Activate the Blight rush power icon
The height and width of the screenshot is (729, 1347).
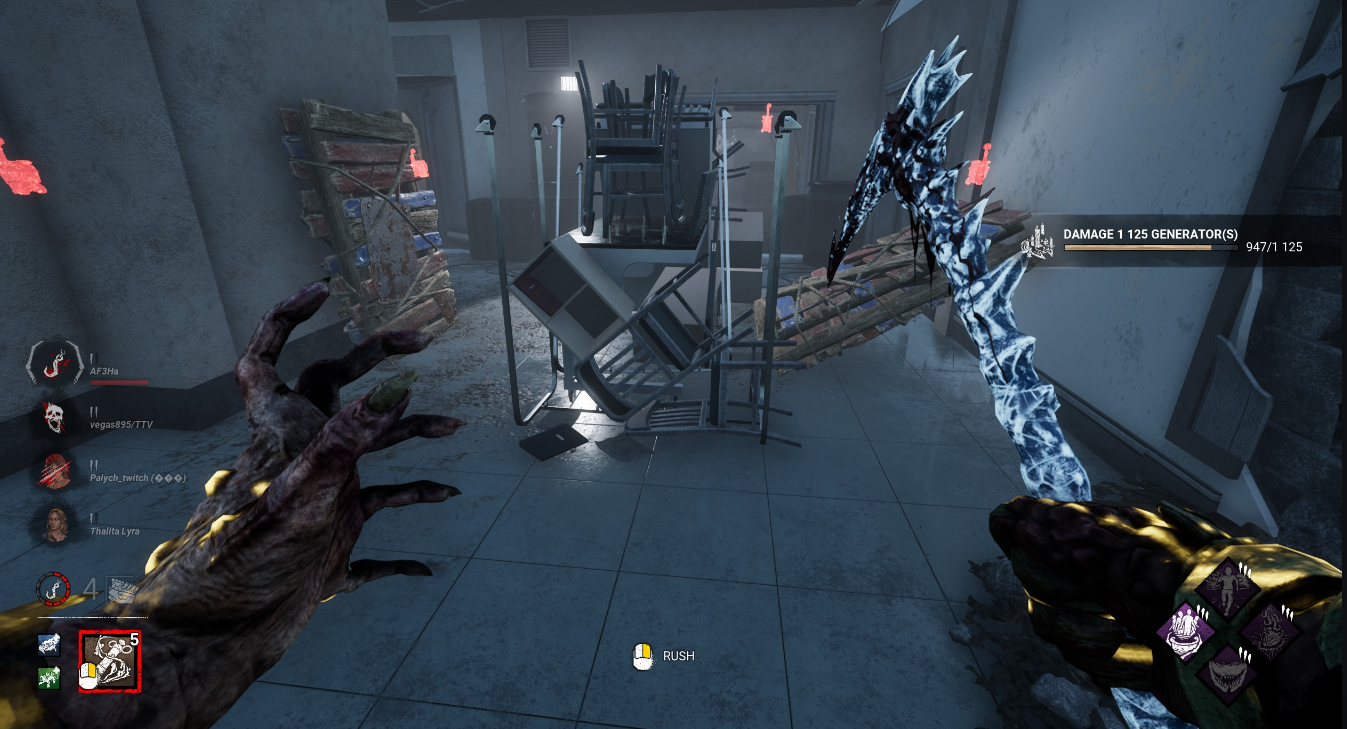point(110,662)
